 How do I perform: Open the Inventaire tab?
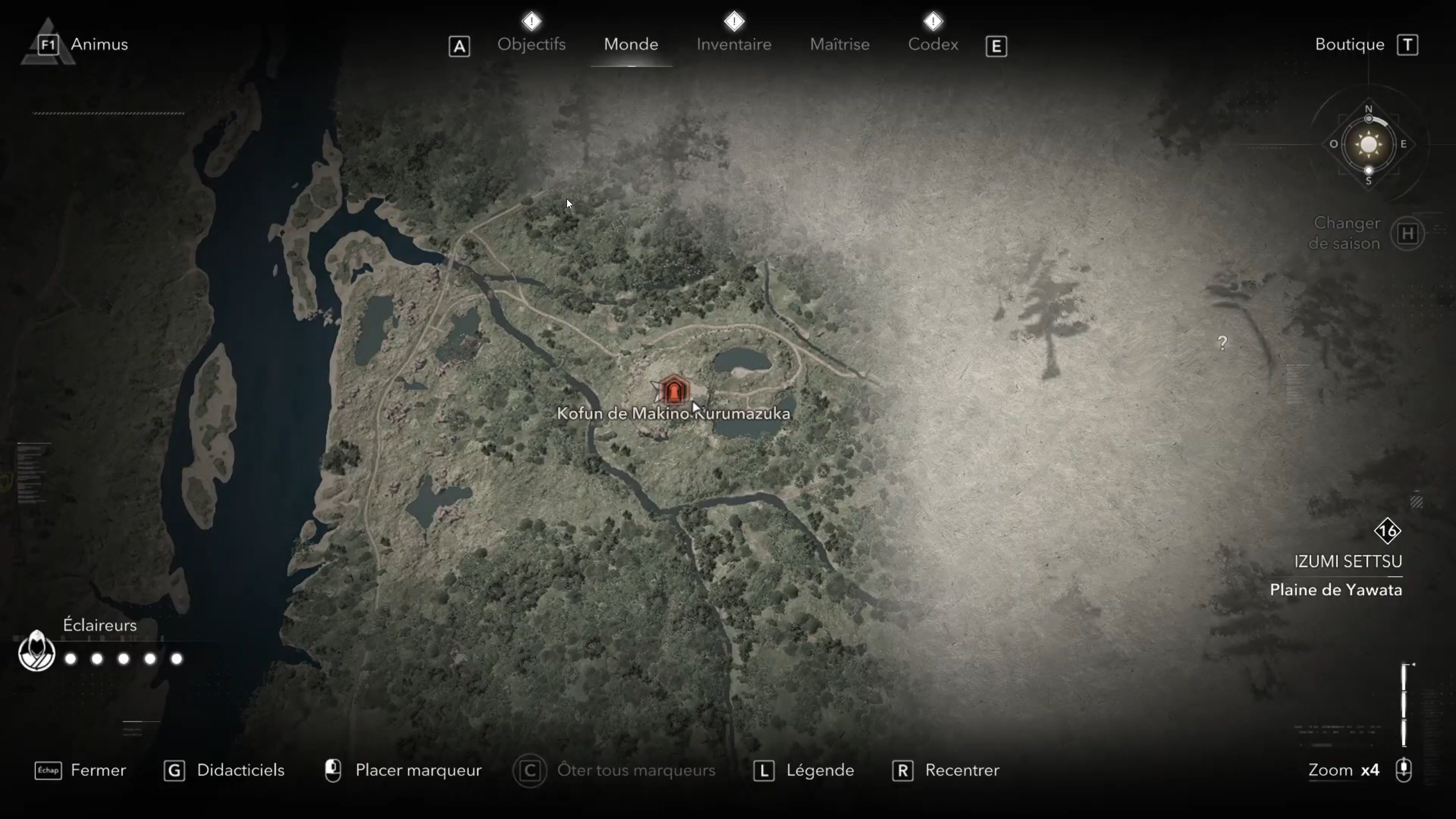click(x=734, y=44)
